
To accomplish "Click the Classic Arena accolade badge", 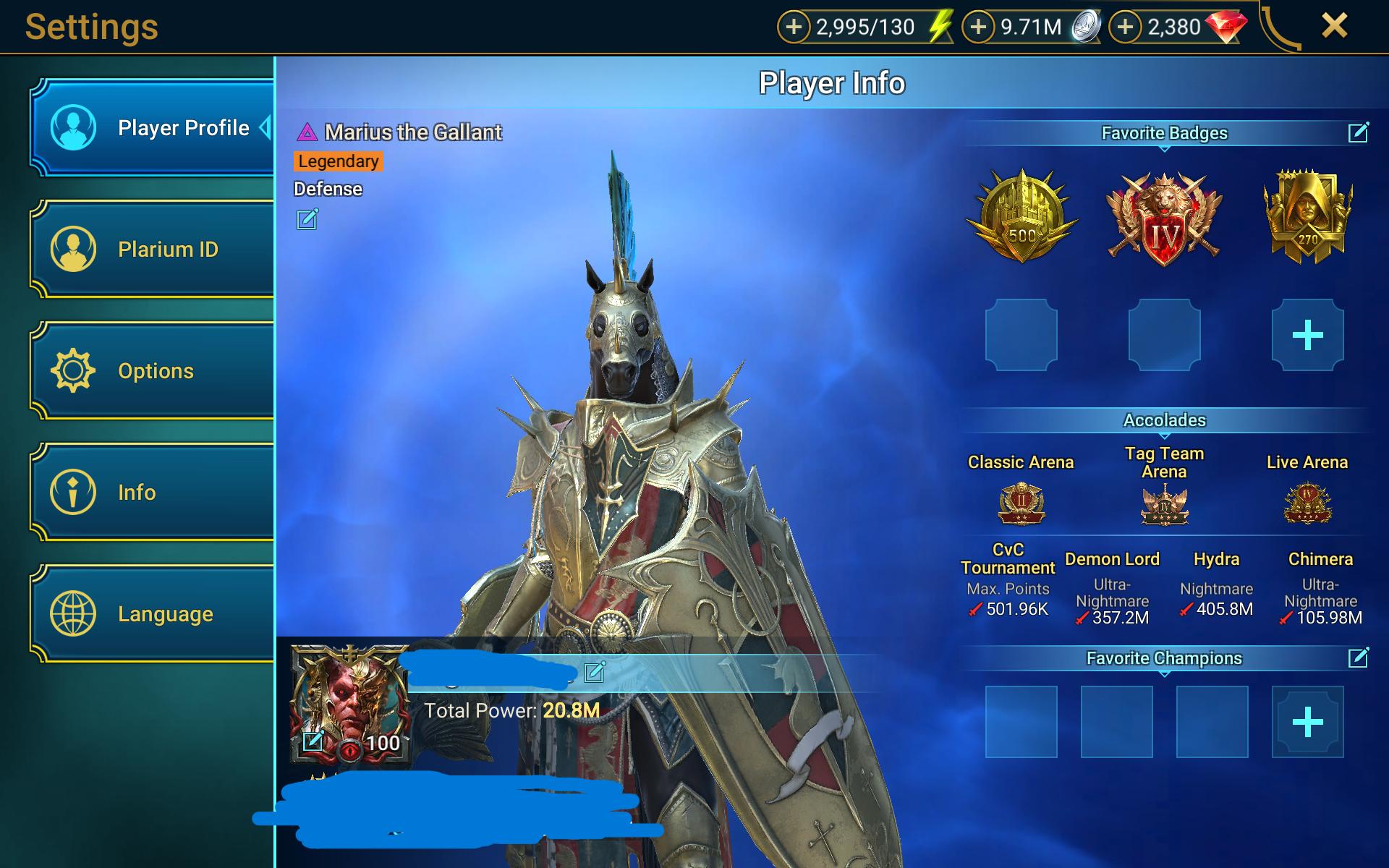I will pos(1020,503).
